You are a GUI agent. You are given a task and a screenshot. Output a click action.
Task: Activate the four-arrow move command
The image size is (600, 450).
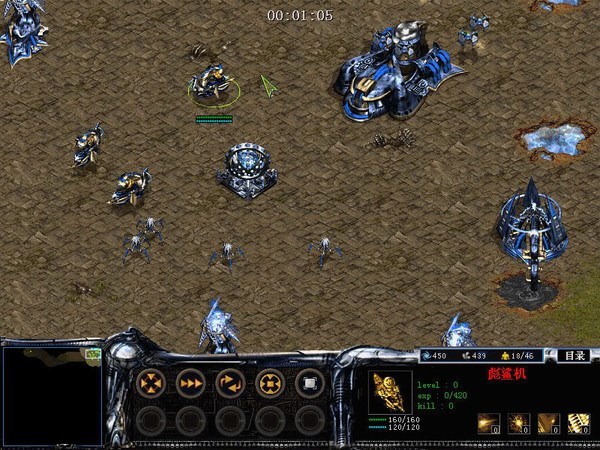151,382
